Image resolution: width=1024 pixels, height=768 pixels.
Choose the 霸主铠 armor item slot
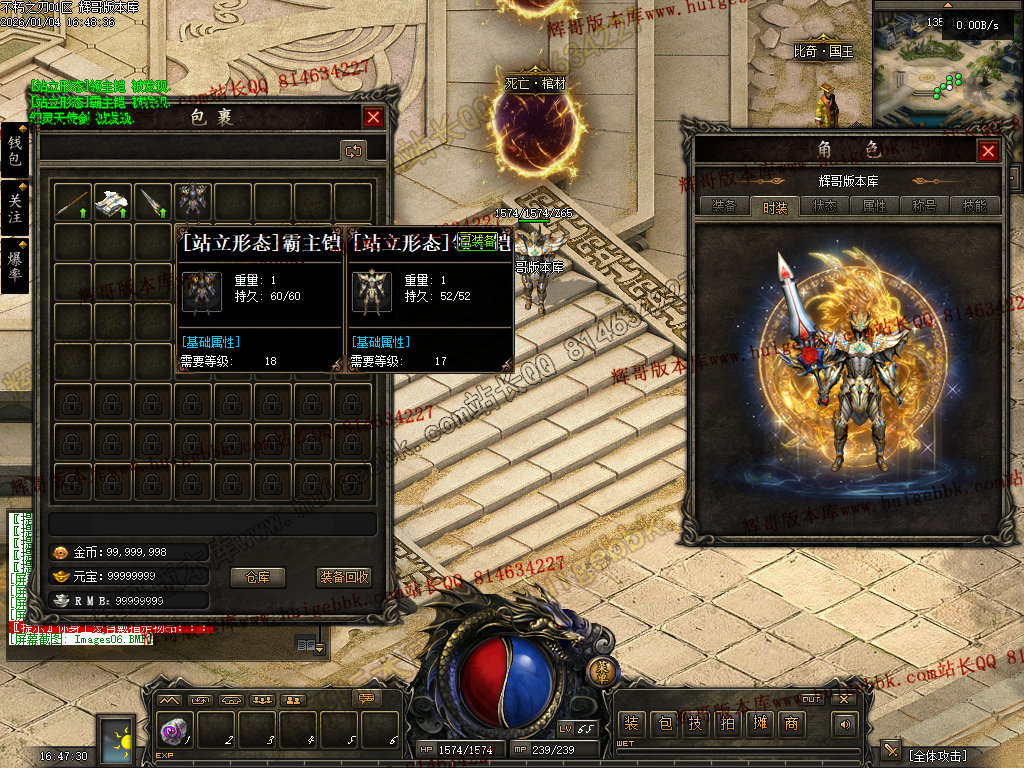pos(193,202)
